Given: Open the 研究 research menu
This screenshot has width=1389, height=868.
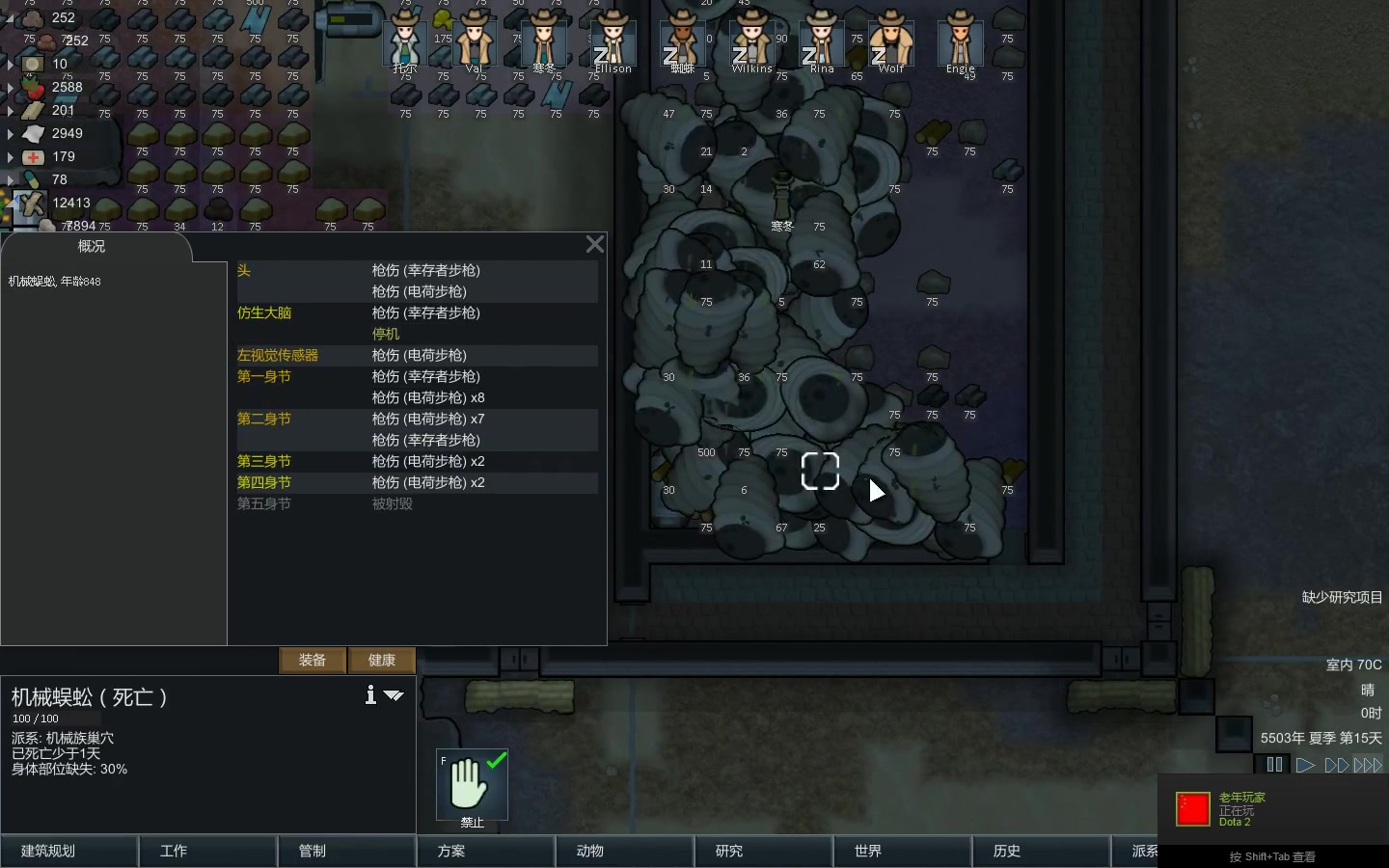Looking at the screenshot, I should 763,851.
